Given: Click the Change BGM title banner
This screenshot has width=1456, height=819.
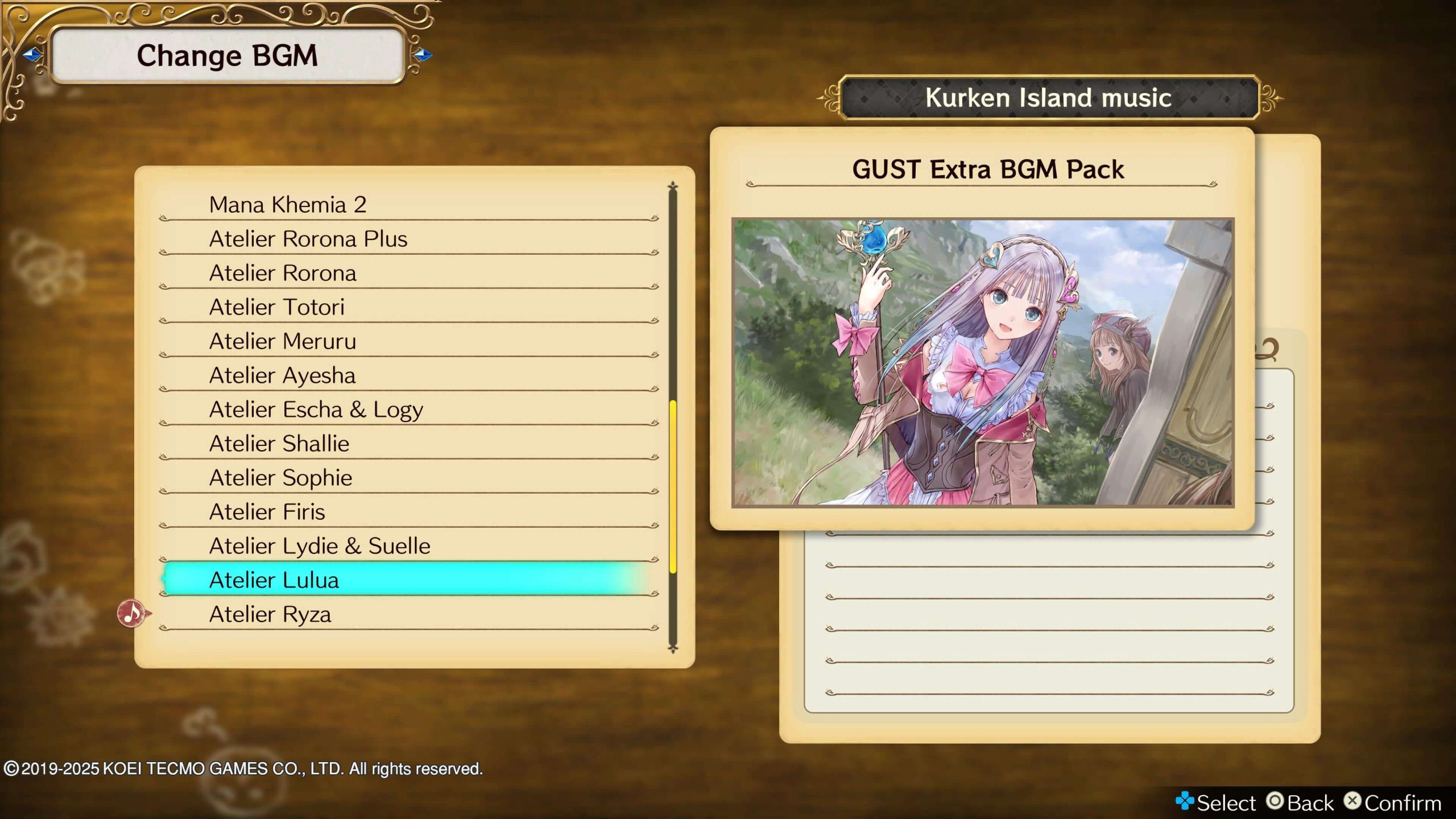Looking at the screenshot, I should pyautogui.click(x=227, y=55).
